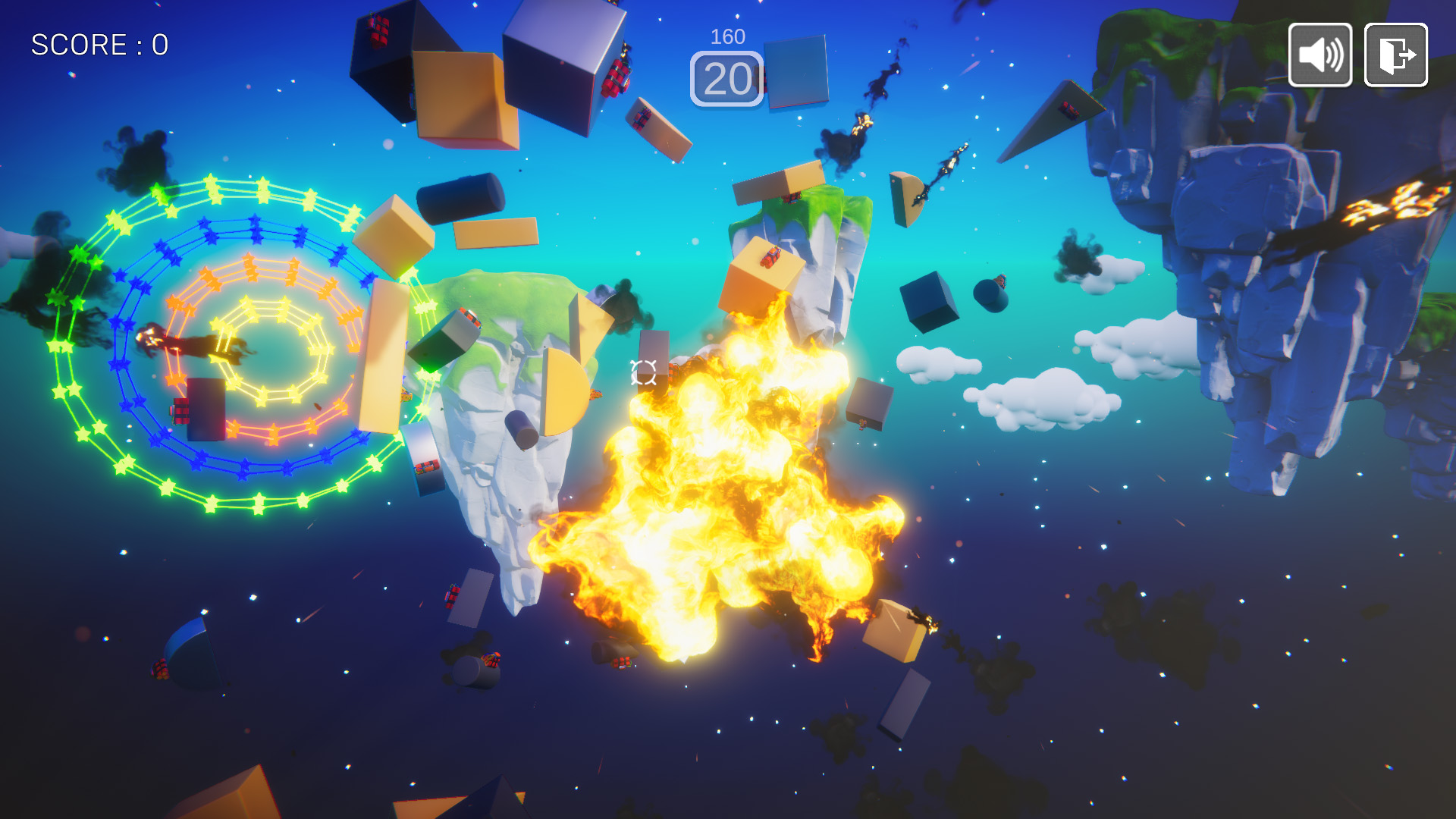Select the reserve ammo count 160

[x=726, y=35]
